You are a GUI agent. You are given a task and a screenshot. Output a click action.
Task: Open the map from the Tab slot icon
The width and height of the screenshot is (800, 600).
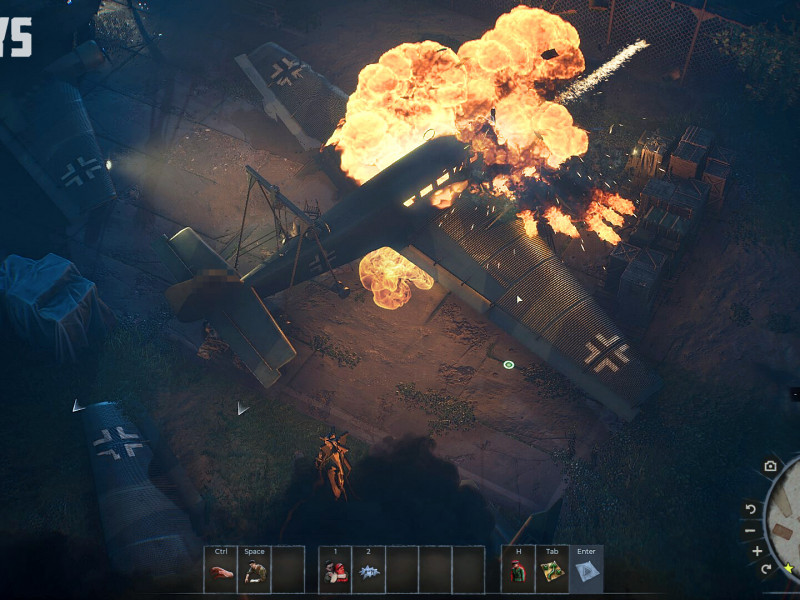click(552, 572)
